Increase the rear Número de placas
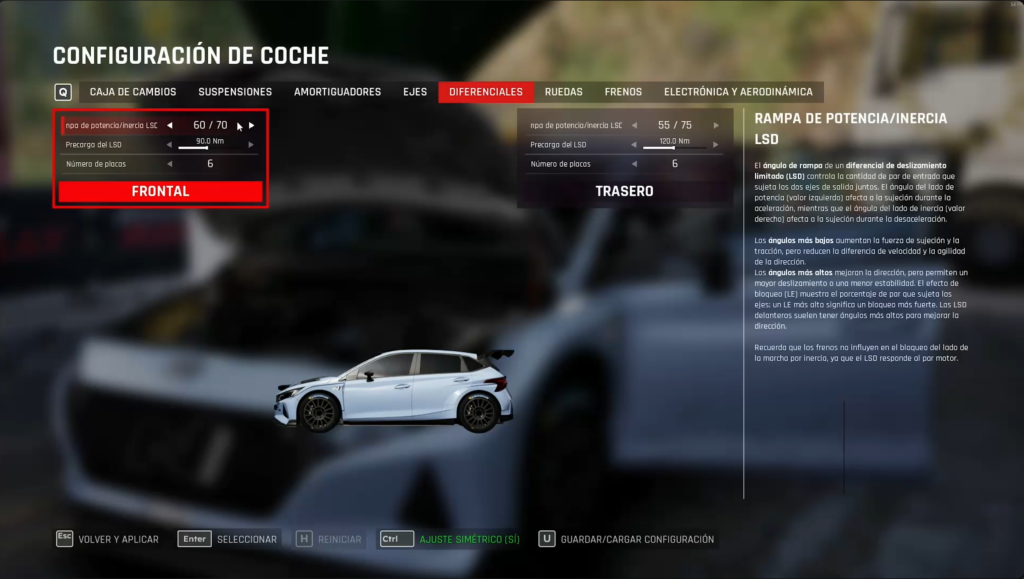 [716, 163]
